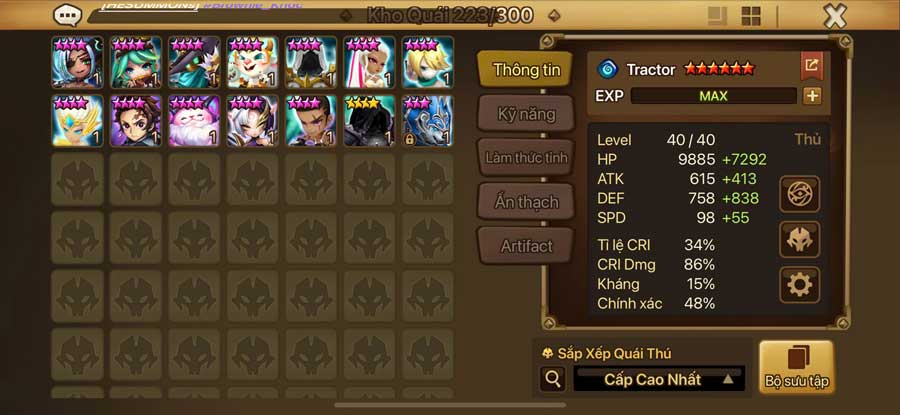
Task: Show the Ấn thạch tab
Action: pyautogui.click(x=527, y=202)
